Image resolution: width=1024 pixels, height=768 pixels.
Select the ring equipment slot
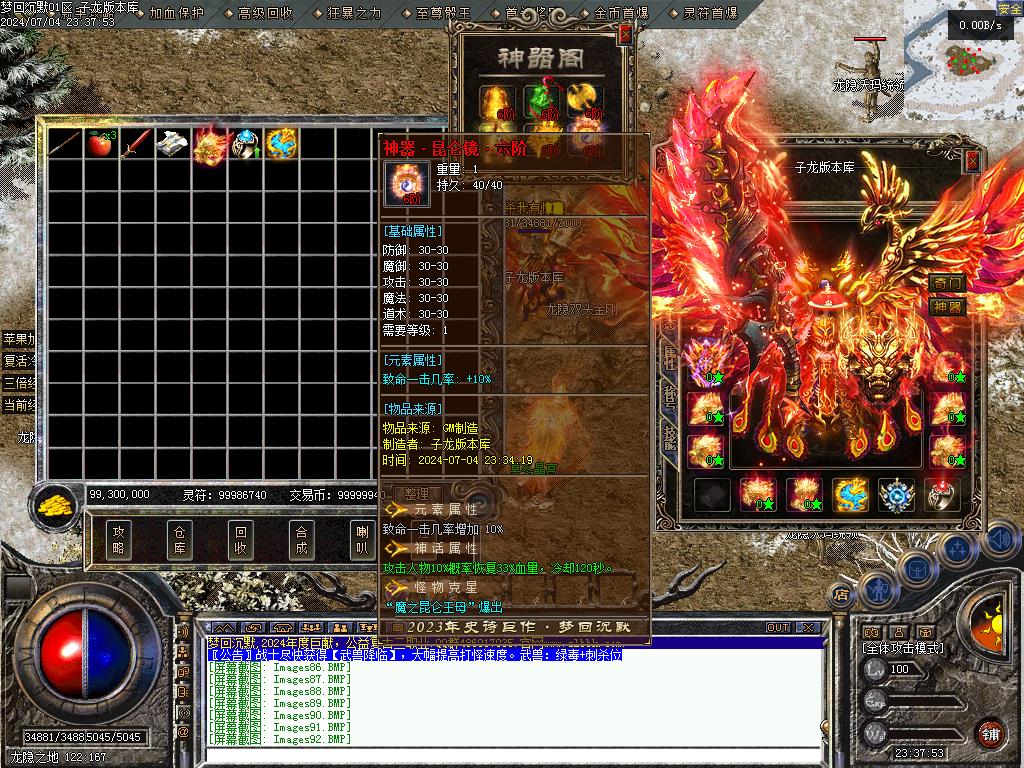(x=943, y=494)
